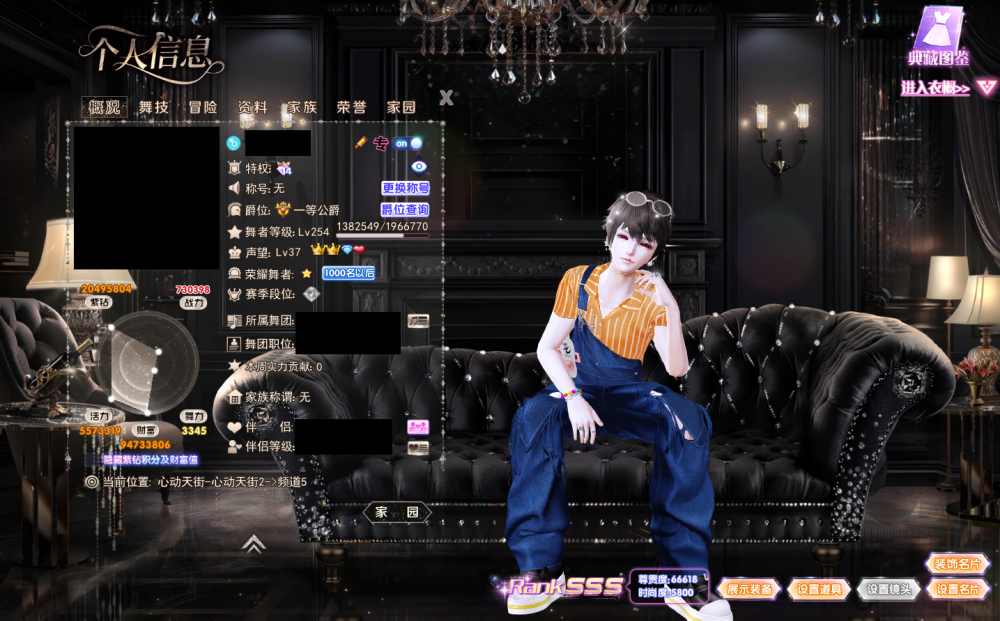Open the 冒险 tab
The height and width of the screenshot is (621, 1000).
(x=203, y=107)
